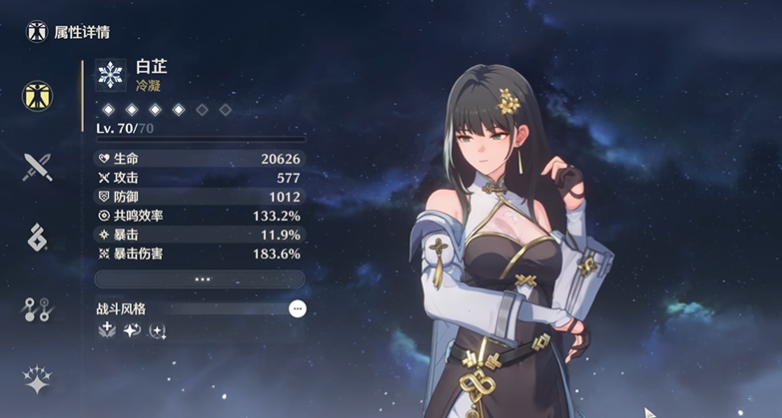
Task: Select the first combat style icon
Action: pyautogui.click(x=107, y=330)
